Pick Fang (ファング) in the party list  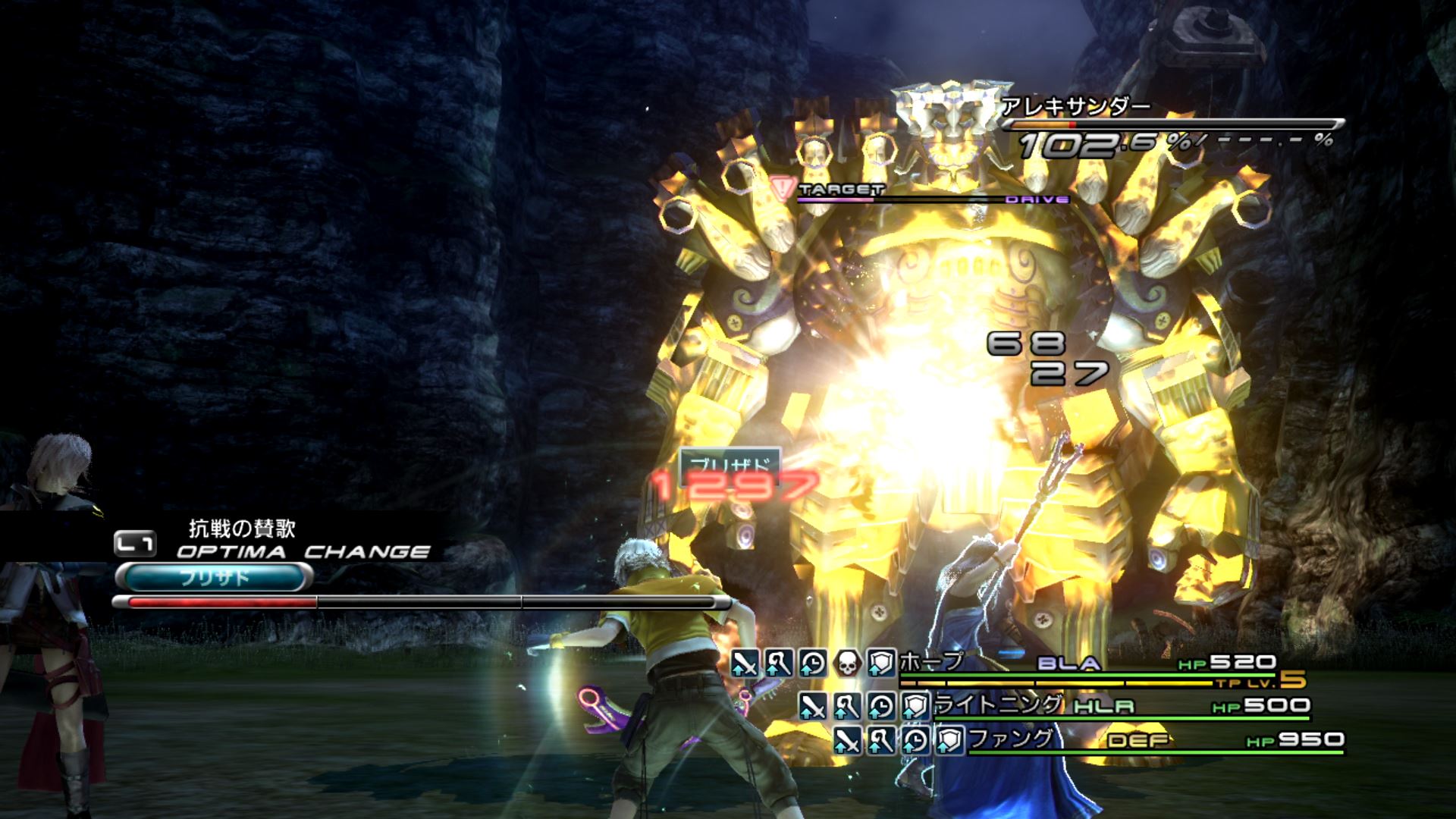point(1011,738)
